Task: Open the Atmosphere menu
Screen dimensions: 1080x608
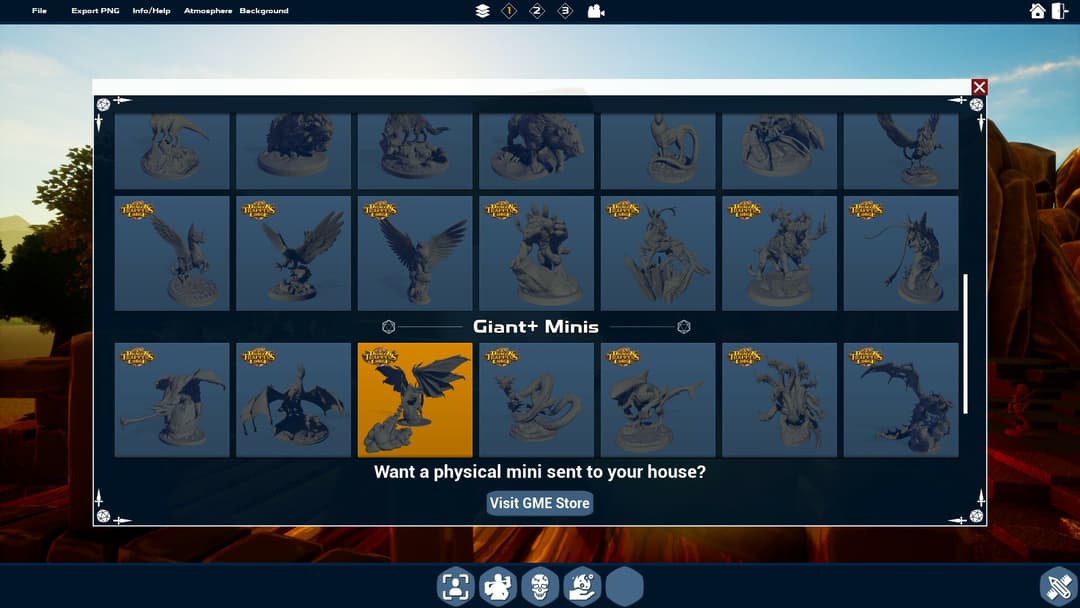Action: [x=208, y=11]
